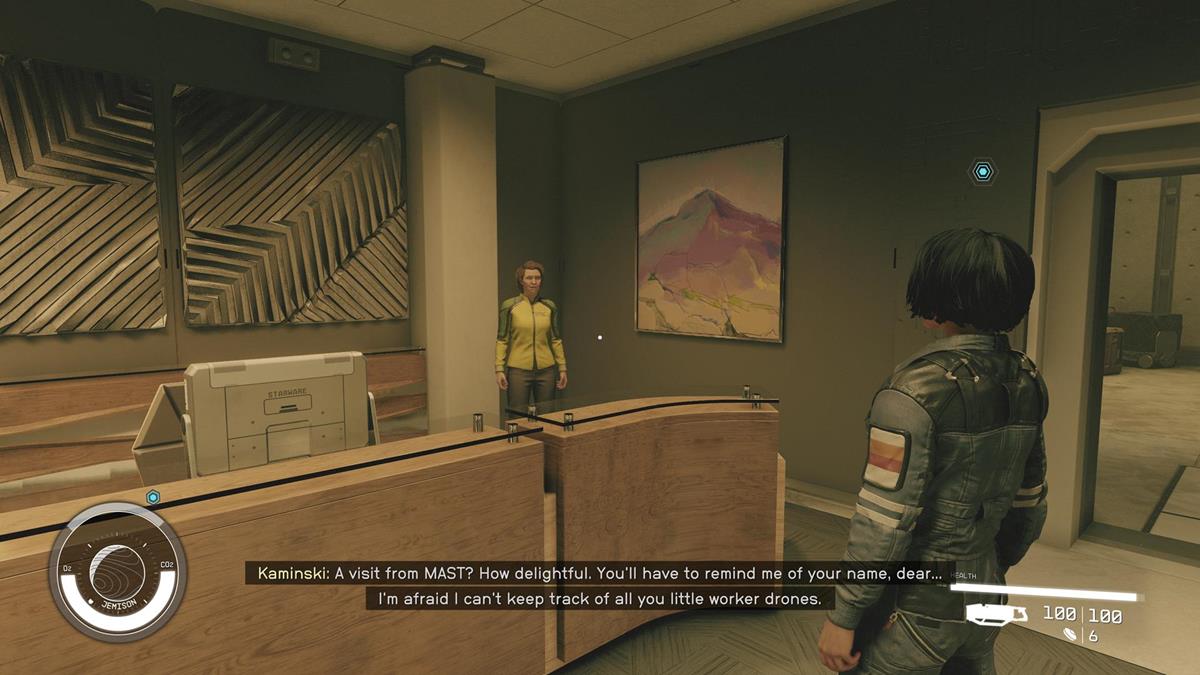The image size is (1200, 675).
Task: Select the blue hexagon marker beside the doorway
Action: pyautogui.click(x=984, y=172)
